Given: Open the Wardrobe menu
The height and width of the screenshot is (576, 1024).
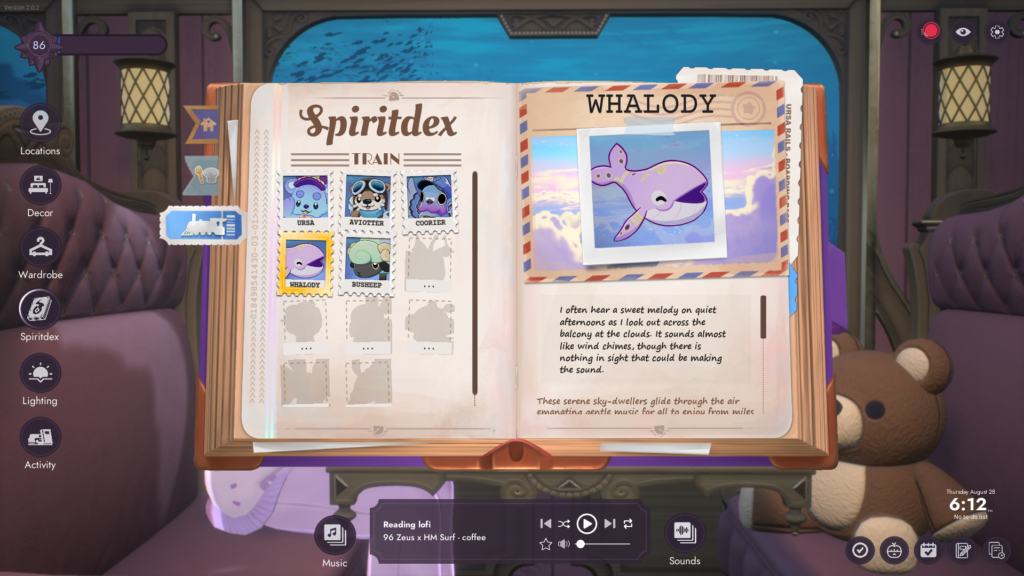Looking at the screenshot, I should [40, 248].
